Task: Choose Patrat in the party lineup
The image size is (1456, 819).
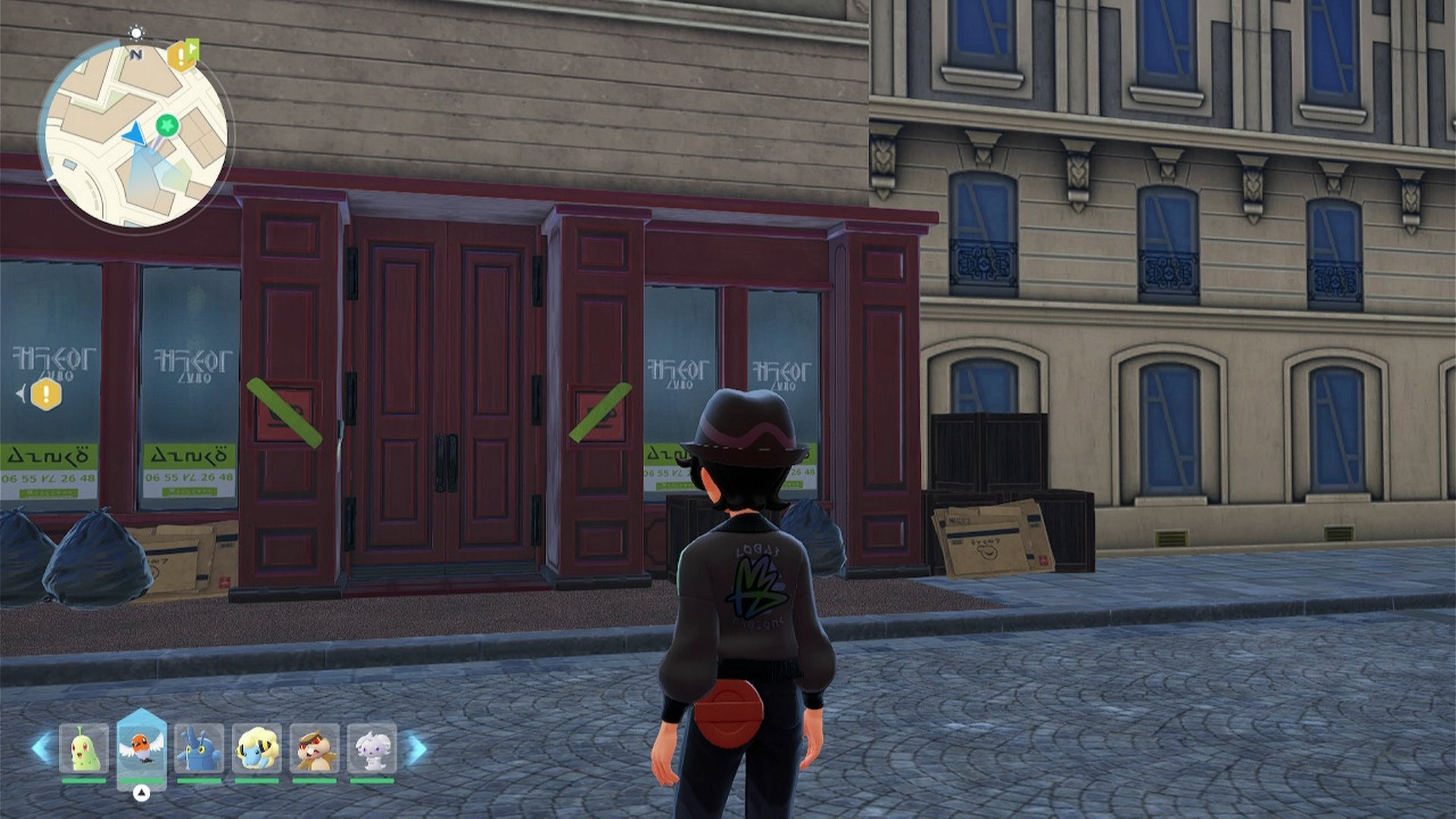Action: click(x=314, y=749)
